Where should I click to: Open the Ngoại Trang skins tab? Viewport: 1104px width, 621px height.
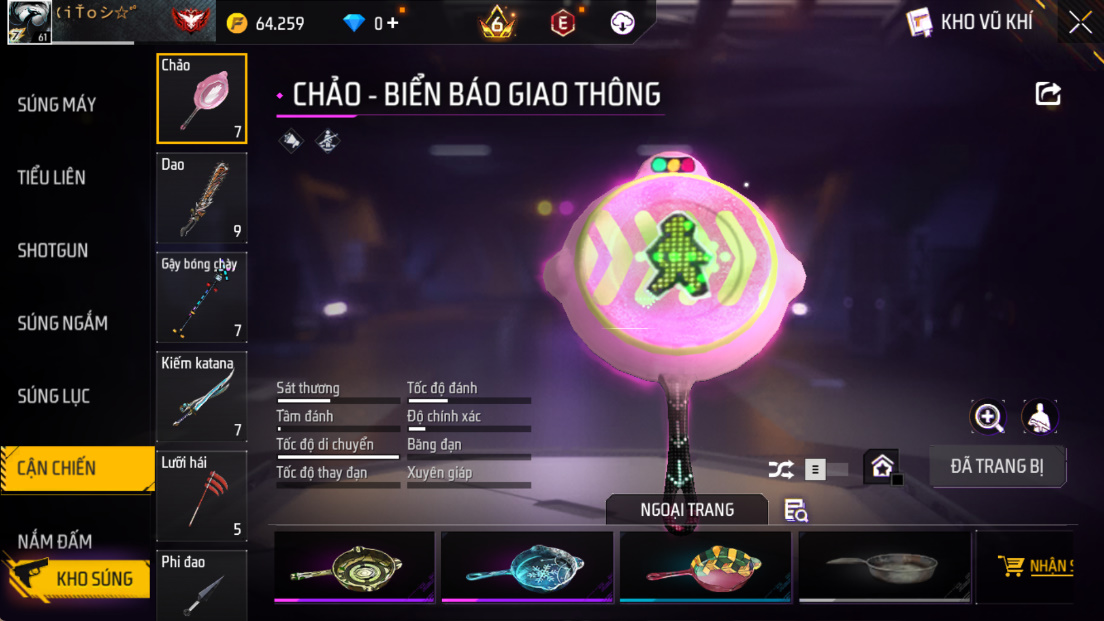(x=687, y=510)
